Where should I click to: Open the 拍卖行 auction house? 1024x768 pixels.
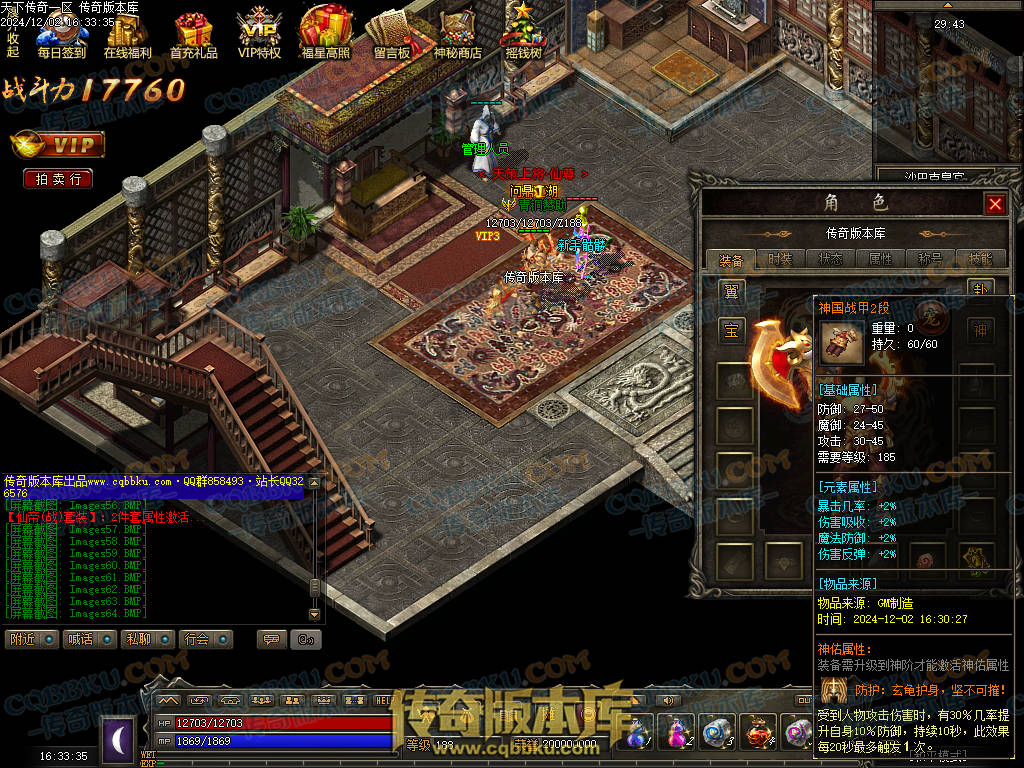click(x=58, y=179)
